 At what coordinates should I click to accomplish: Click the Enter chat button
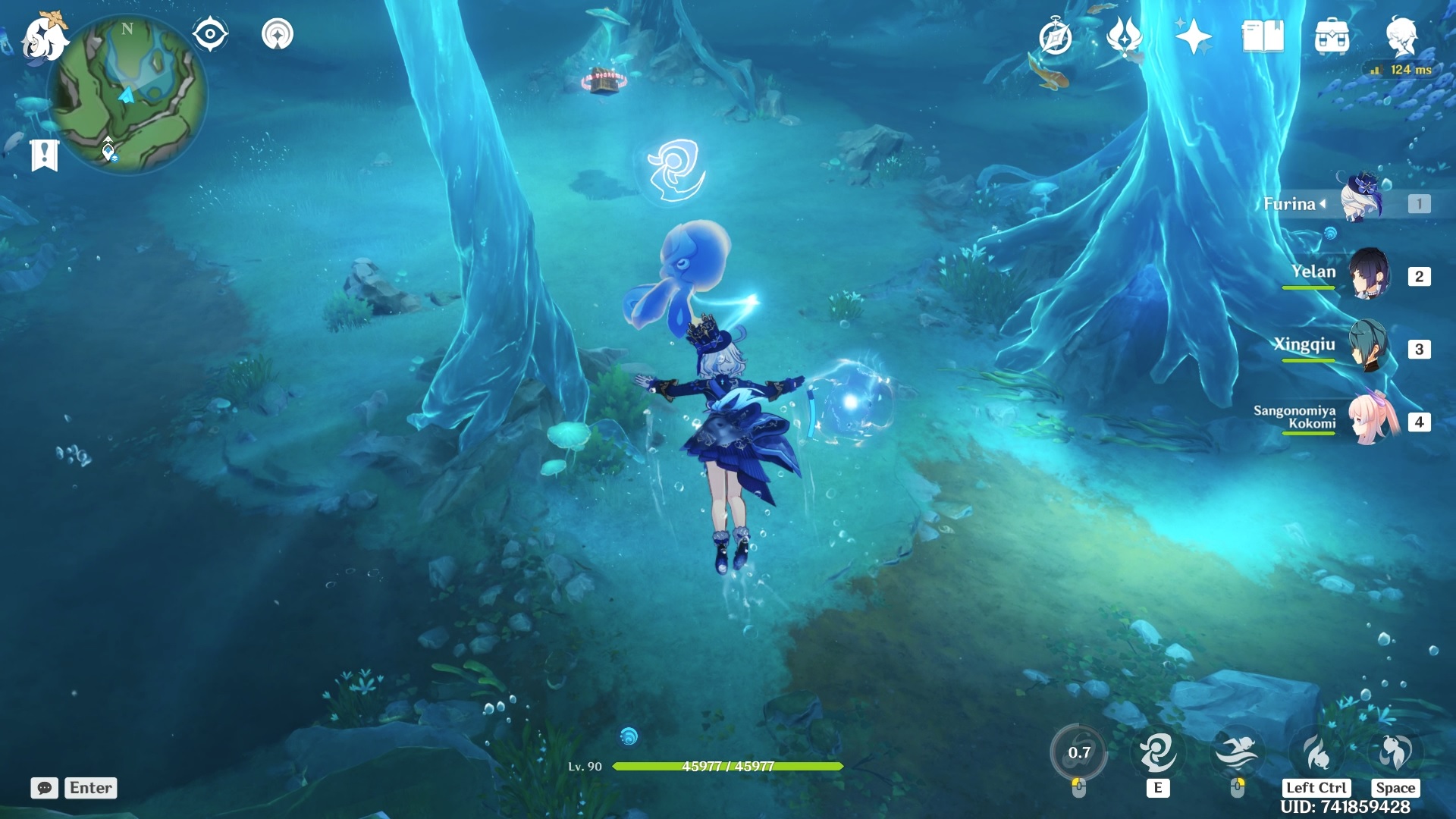(89, 788)
